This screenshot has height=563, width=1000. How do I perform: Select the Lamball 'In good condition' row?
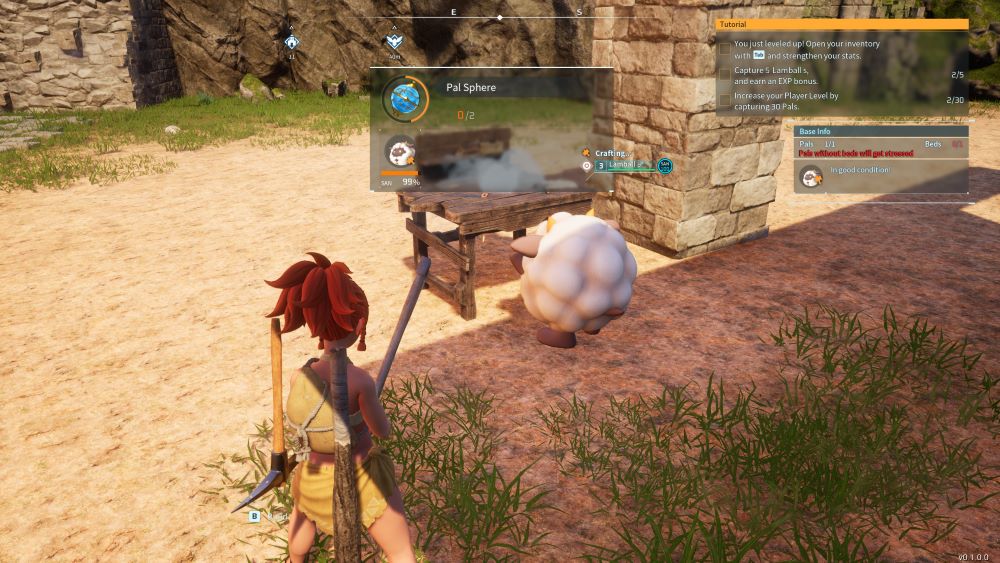pyautogui.click(x=880, y=177)
